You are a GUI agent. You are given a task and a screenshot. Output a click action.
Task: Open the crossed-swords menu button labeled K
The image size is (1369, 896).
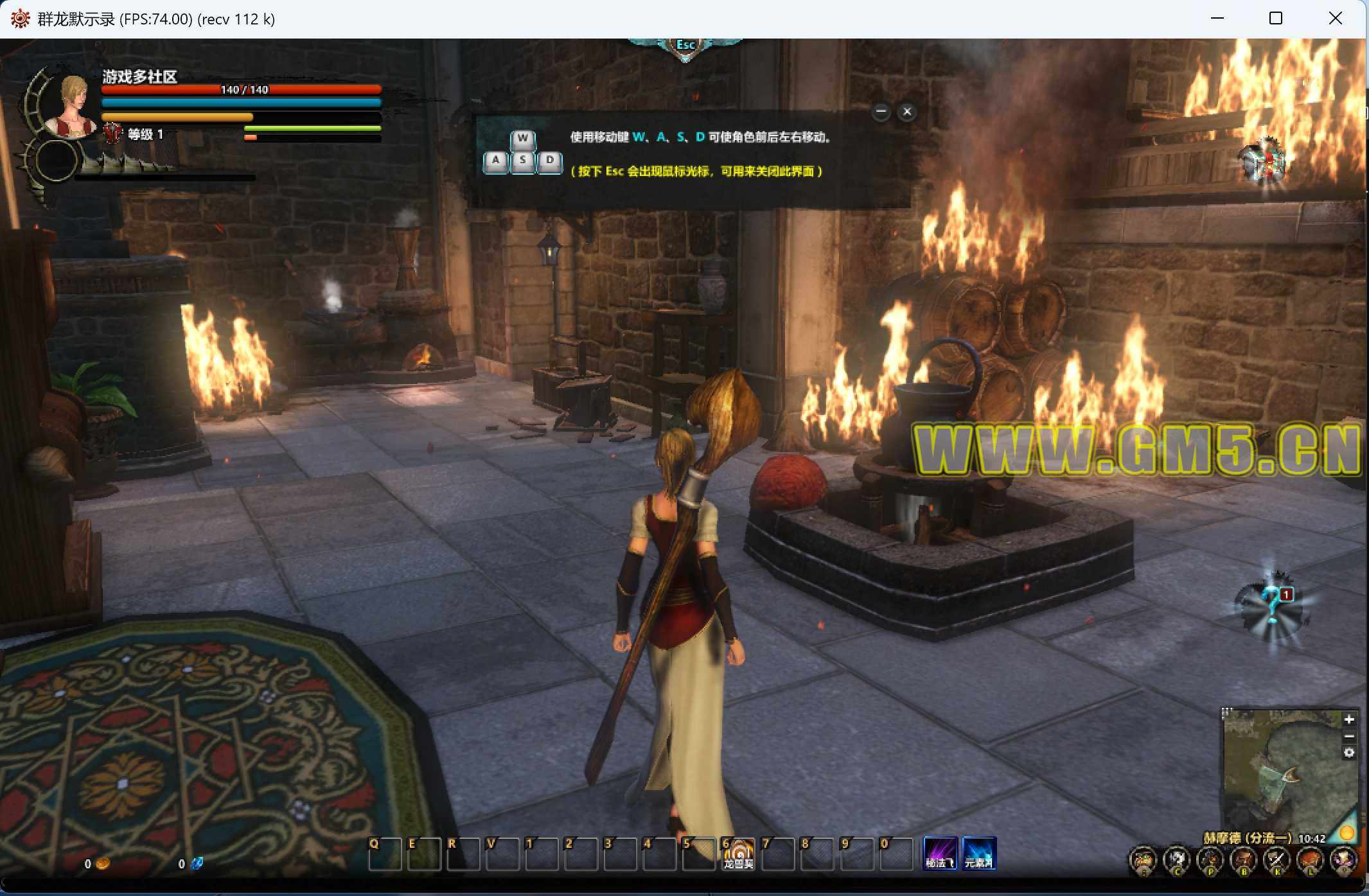[x=1276, y=859]
